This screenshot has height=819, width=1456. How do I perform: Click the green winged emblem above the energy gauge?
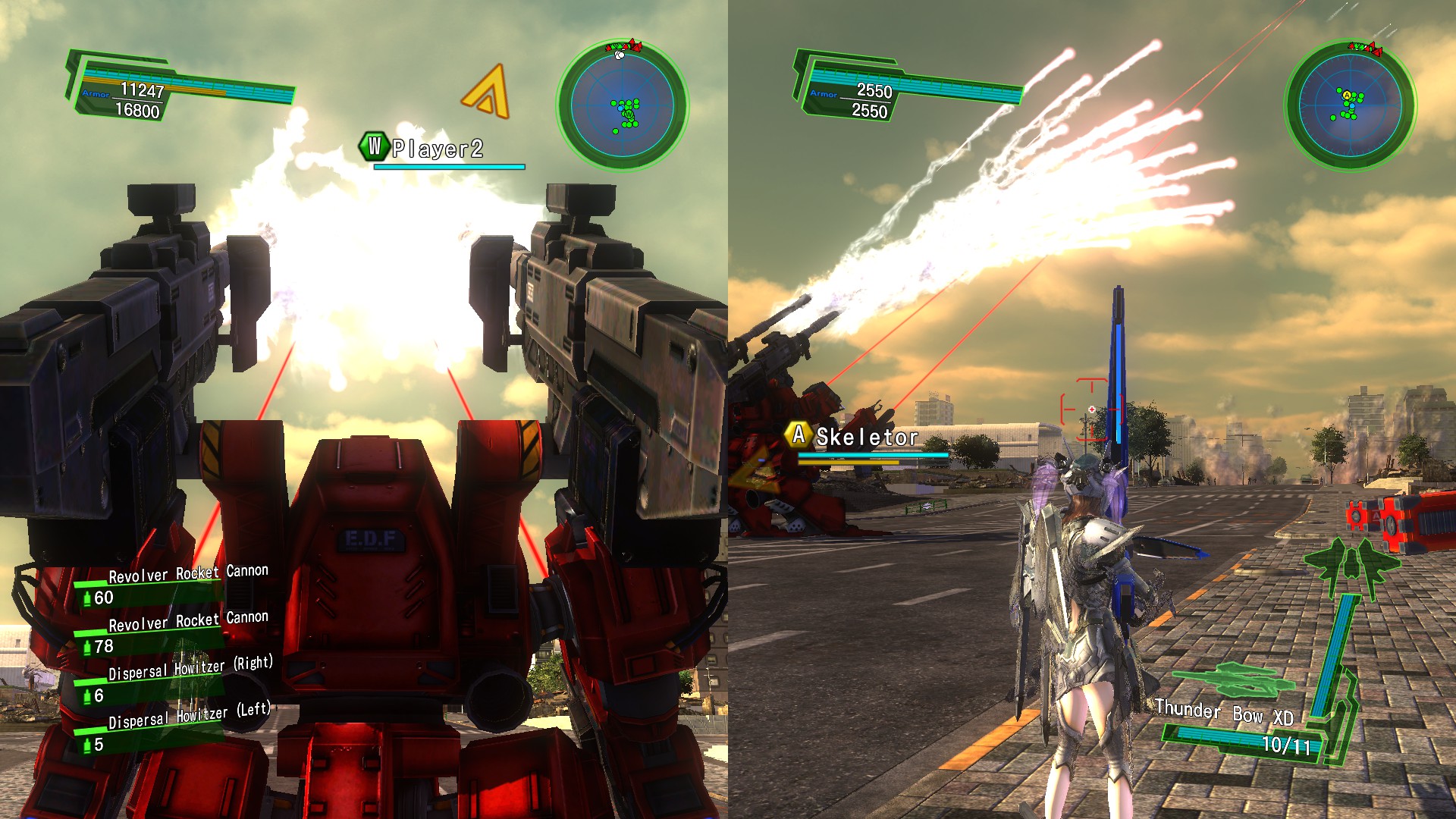pyautogui.click(x=1351, y=565)
